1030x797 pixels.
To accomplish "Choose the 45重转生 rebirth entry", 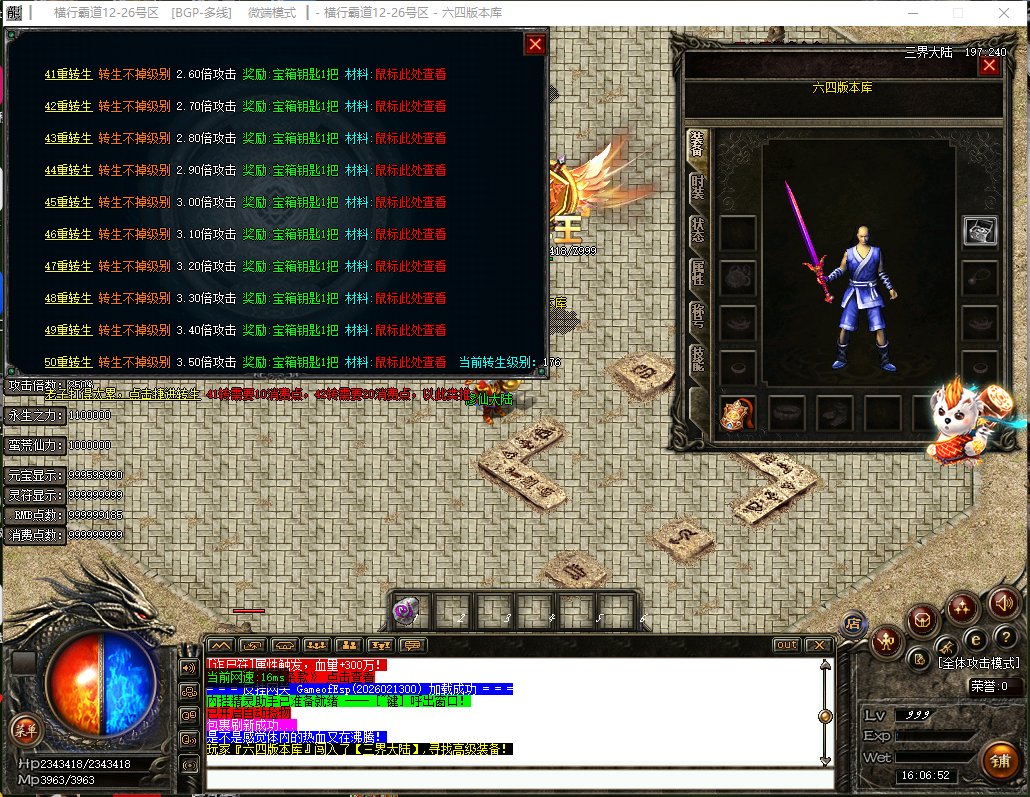I will (x=68, y=202).
